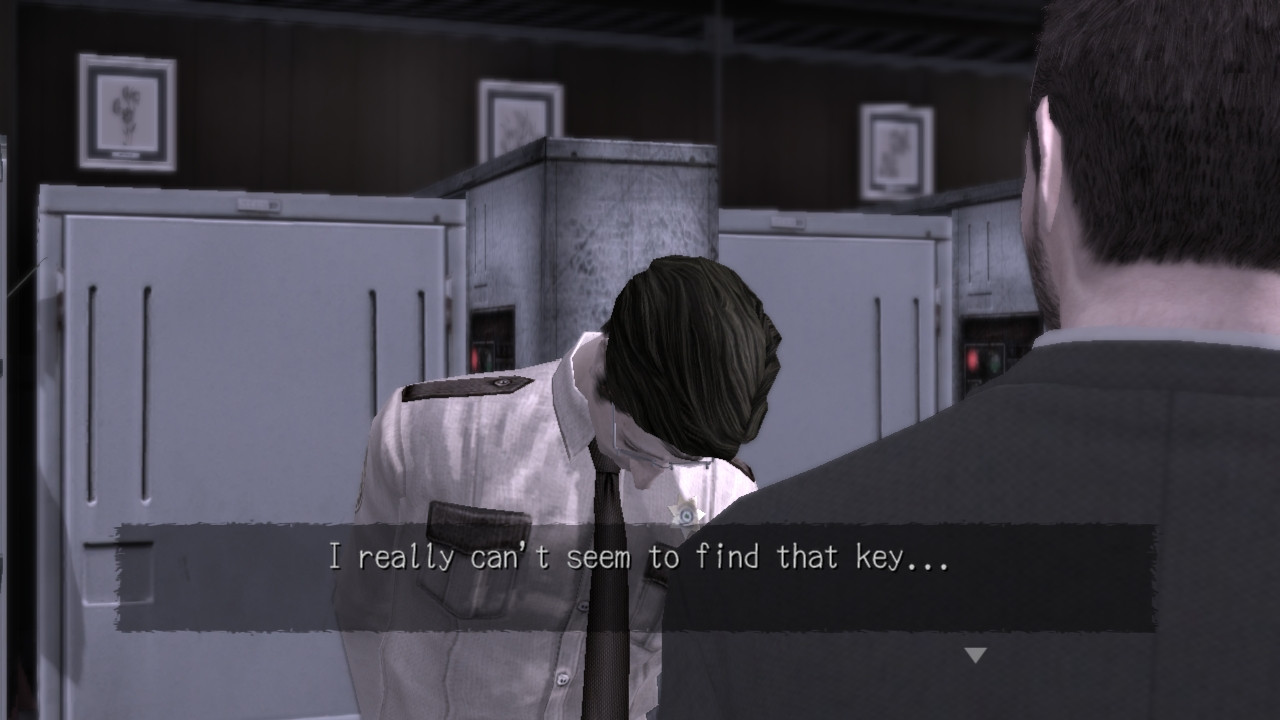The height and width of the screenshot is (720, 1280).
Task: Click the sheriff's star badge
Action: (685, 512)
